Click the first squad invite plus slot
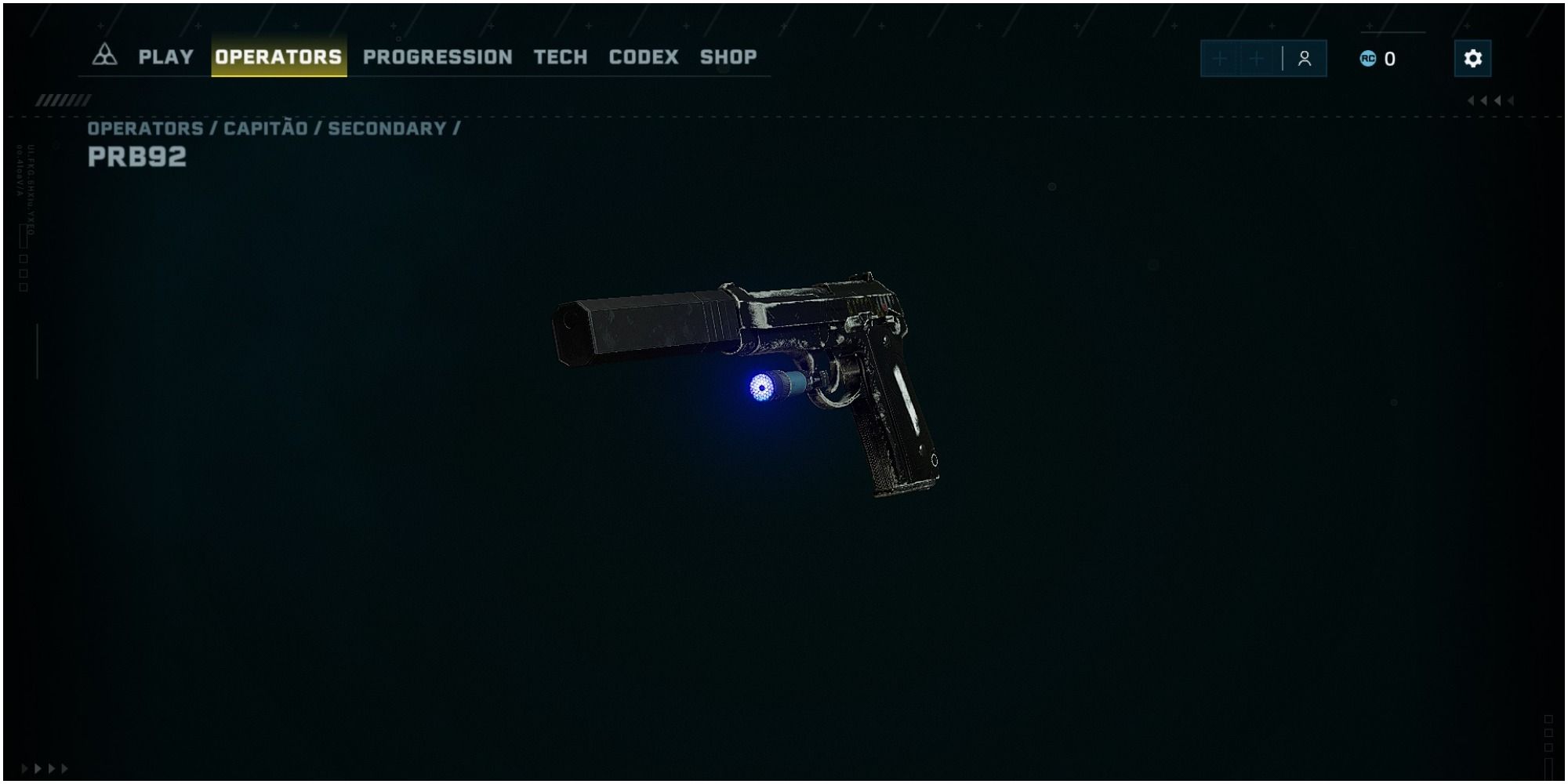This screenshot has width=1568, height=784. (x=1219, y=58)
